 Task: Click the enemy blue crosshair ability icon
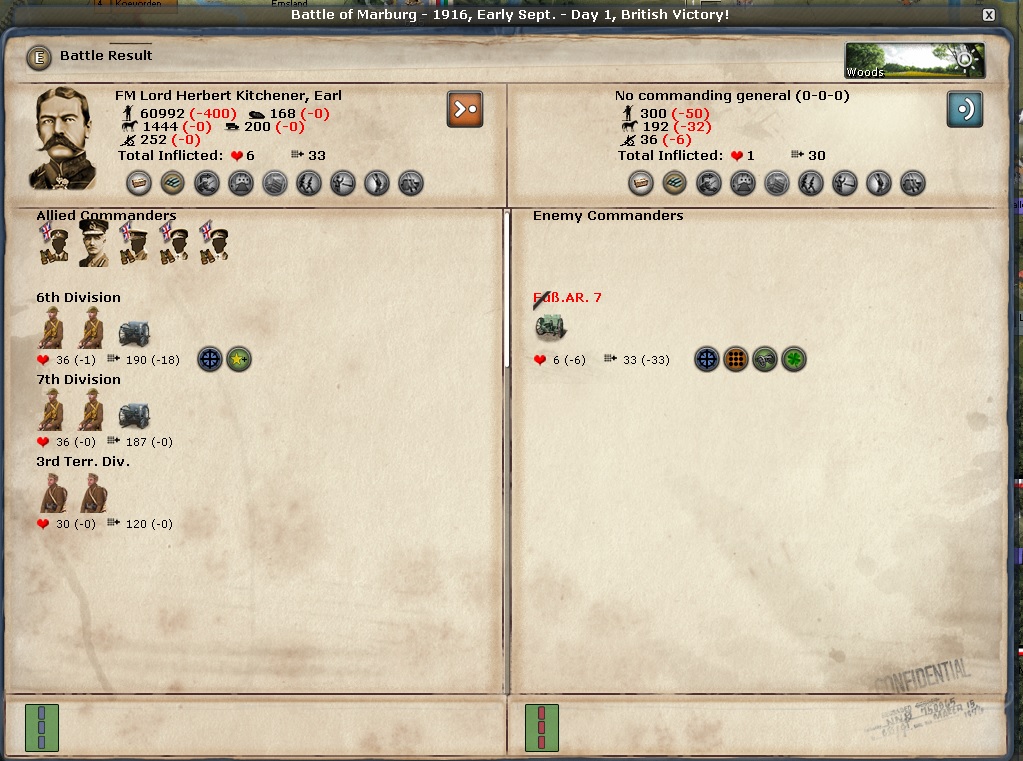pyautogui.click(x=707, y=359)
